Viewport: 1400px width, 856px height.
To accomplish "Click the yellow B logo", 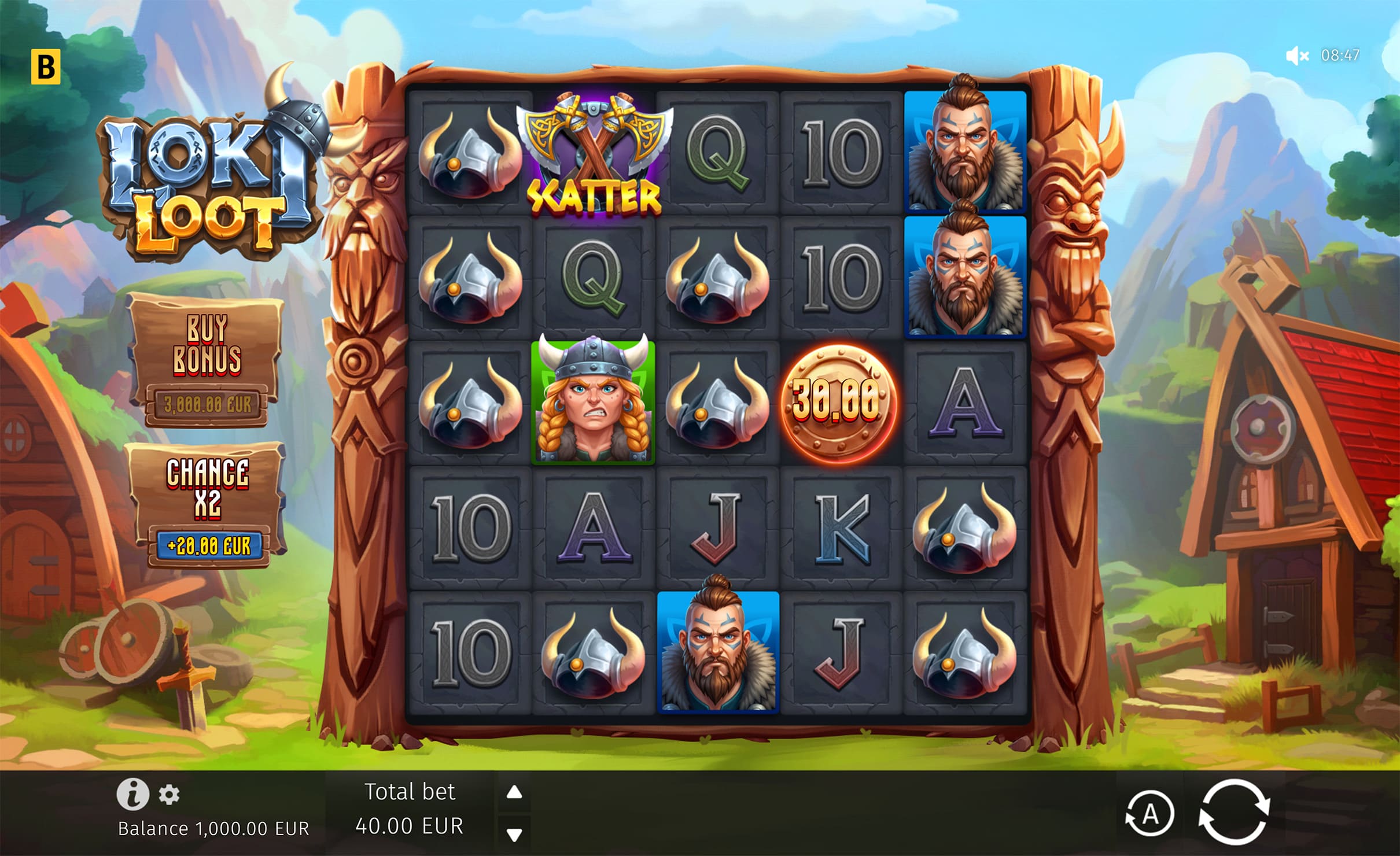I will pos(46,67).
